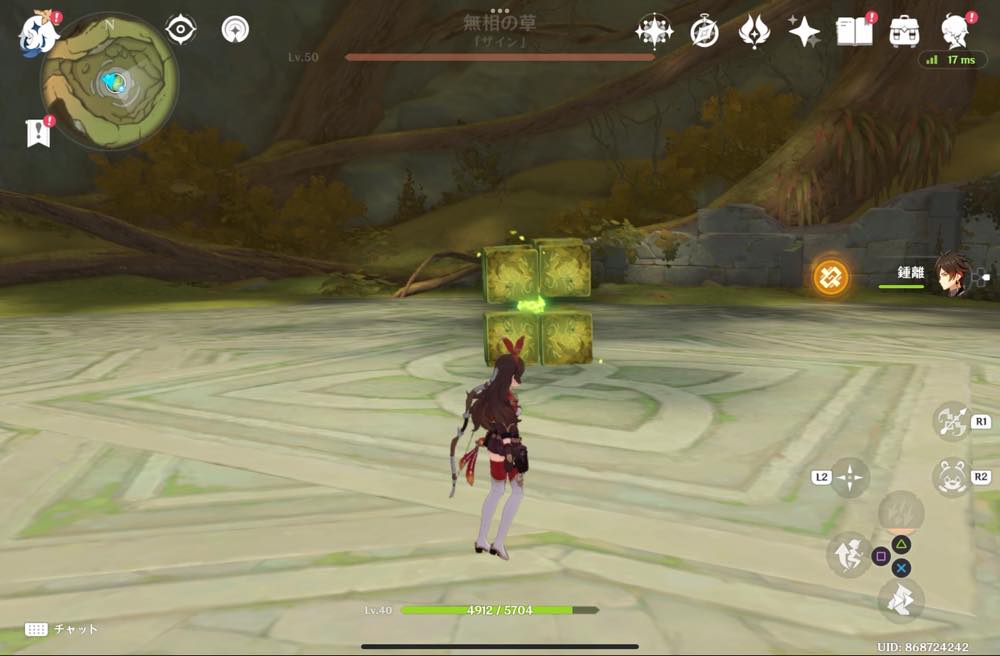
Task: Open the quest banner with exclamation mark
Action: pyautogui.click(x=38, y=131)
